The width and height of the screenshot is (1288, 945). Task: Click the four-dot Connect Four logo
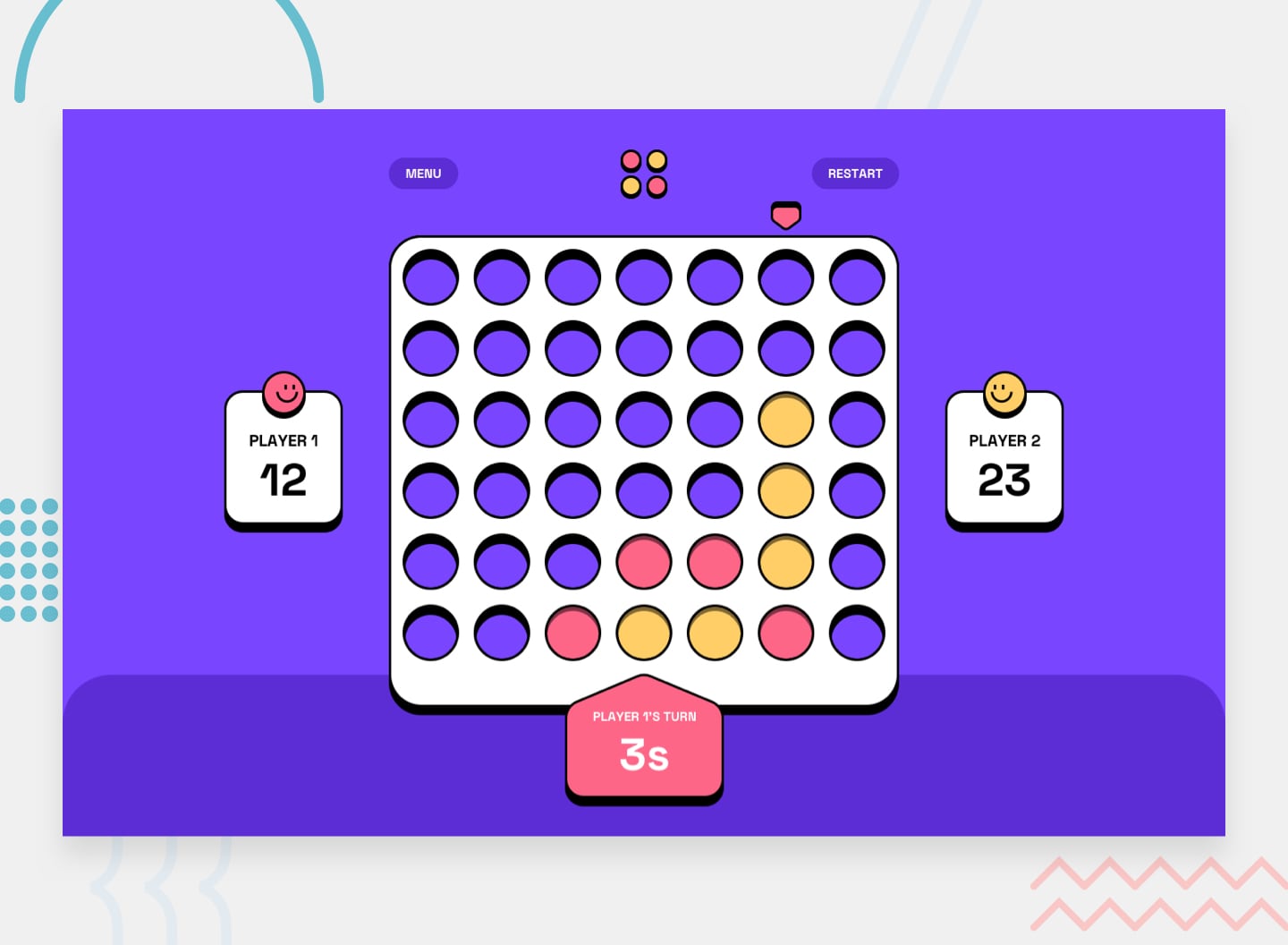(x=643, y=174)
